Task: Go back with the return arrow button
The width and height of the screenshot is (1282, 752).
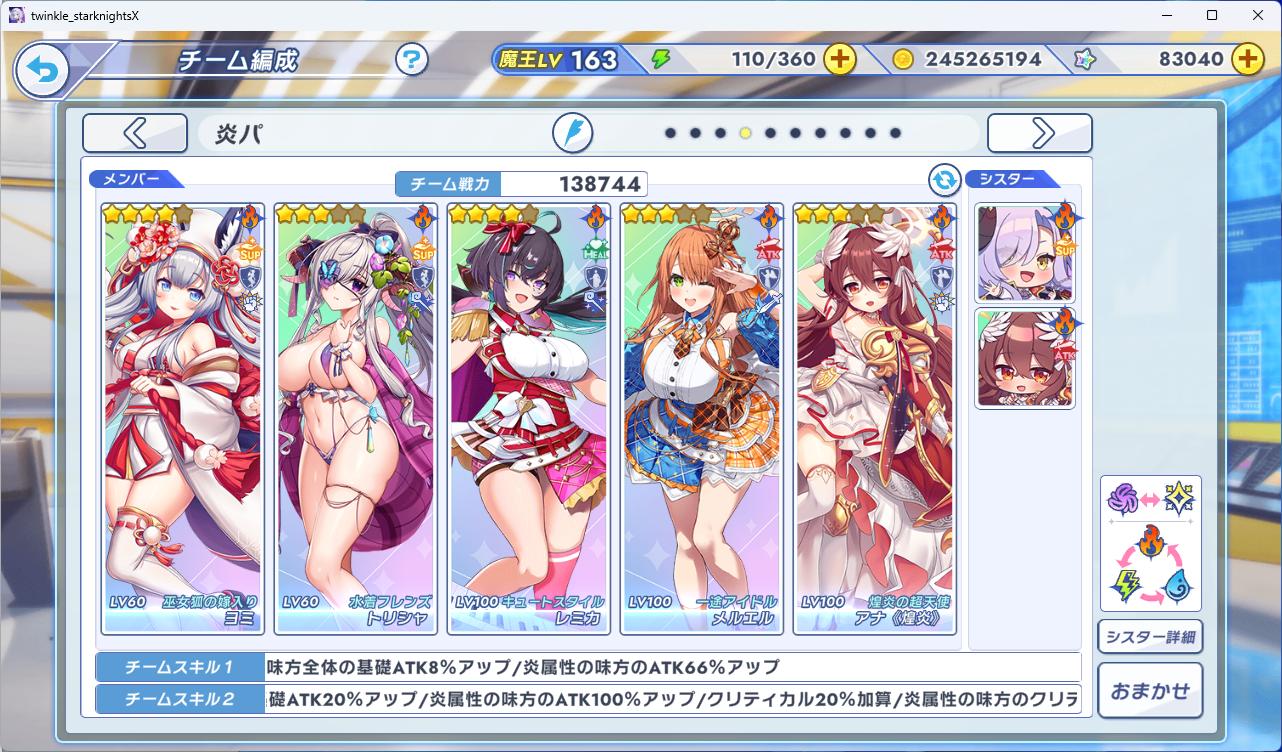Action: click(x=41, y=70)
